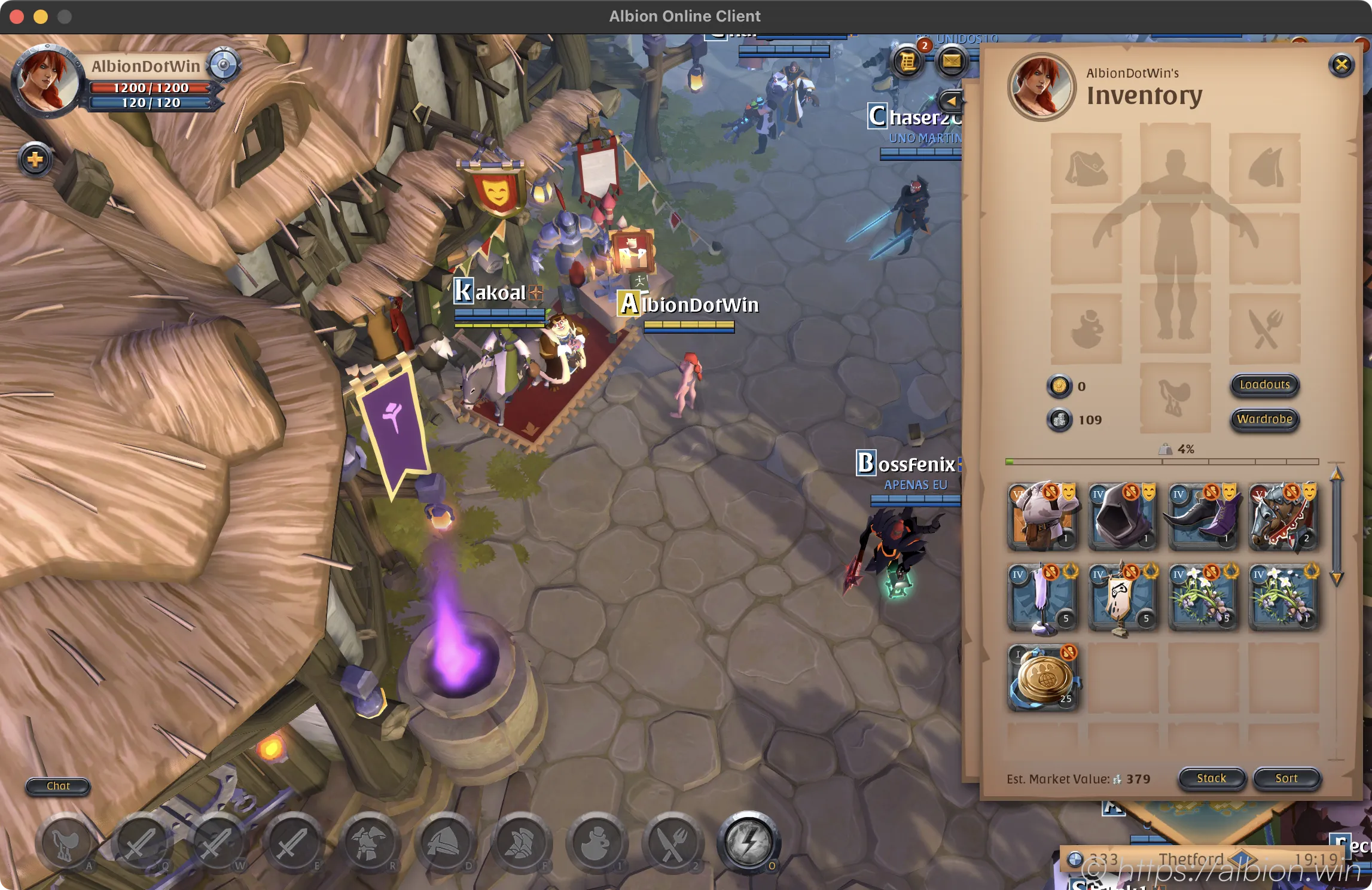Select the armored horse mount item
The image size is (1372, 890).
point(1283,516)
